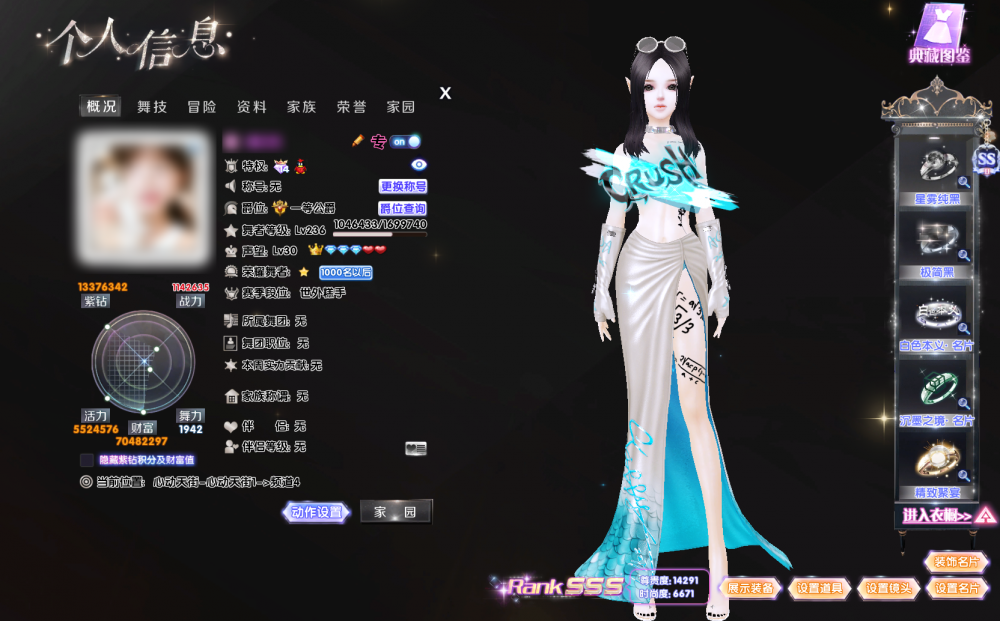Switch to the 家族 tab

(x=301, y=107)
